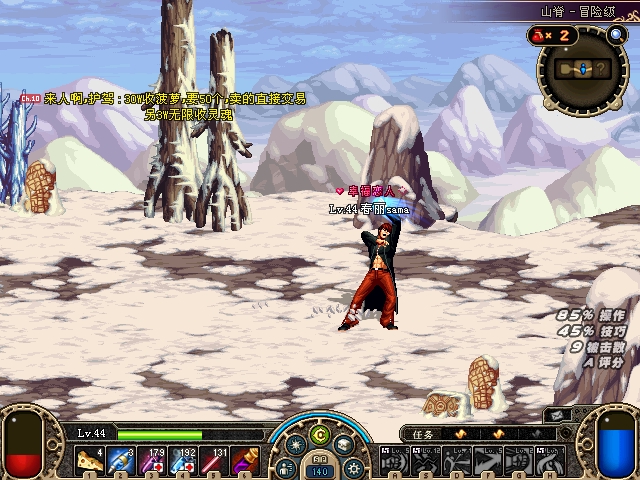Viewport: 640px width, 480px height.
Task: Activate the fist skill on key A
Action: 394,460
